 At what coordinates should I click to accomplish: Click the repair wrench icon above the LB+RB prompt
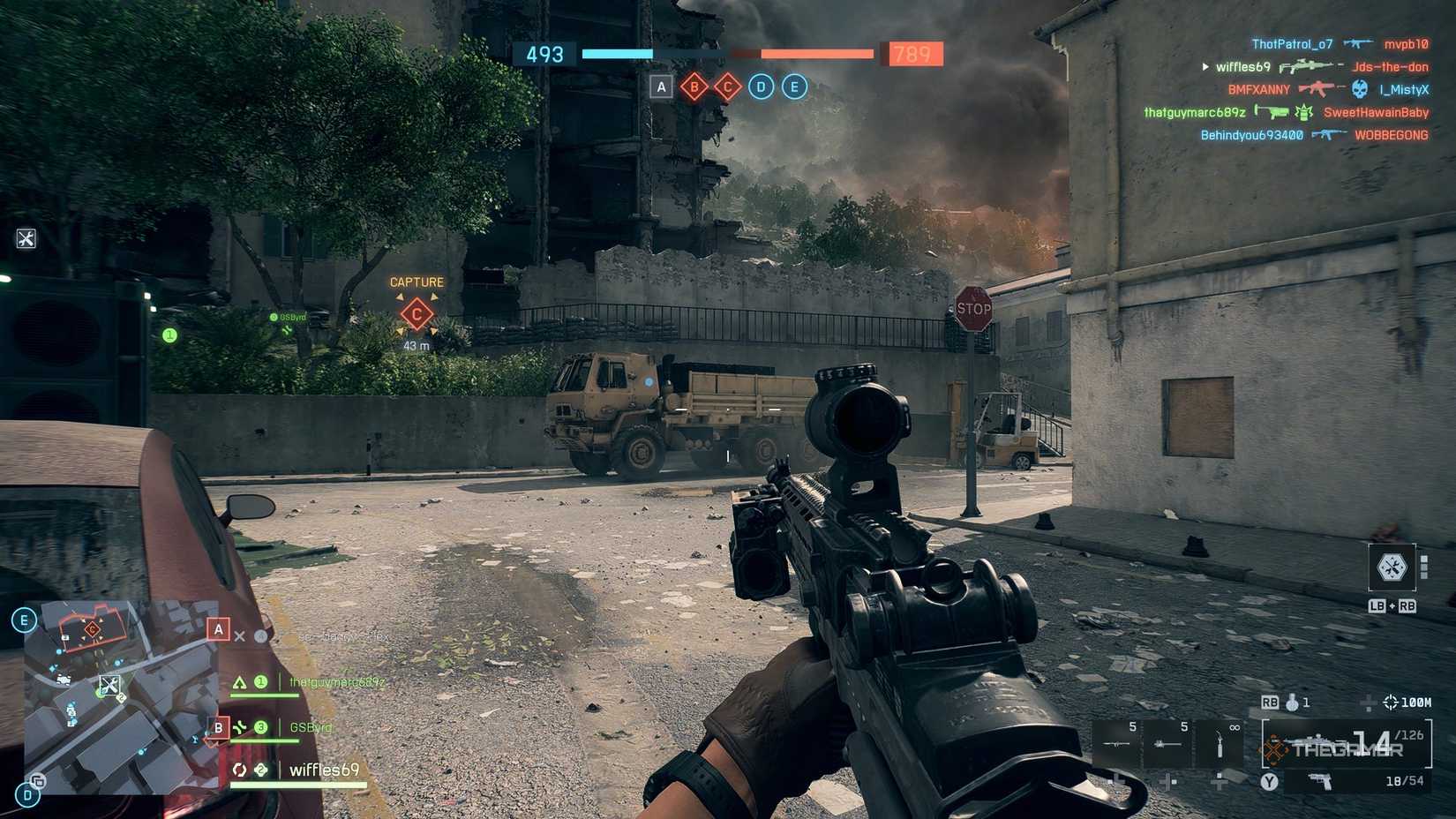coord(1391,568)
